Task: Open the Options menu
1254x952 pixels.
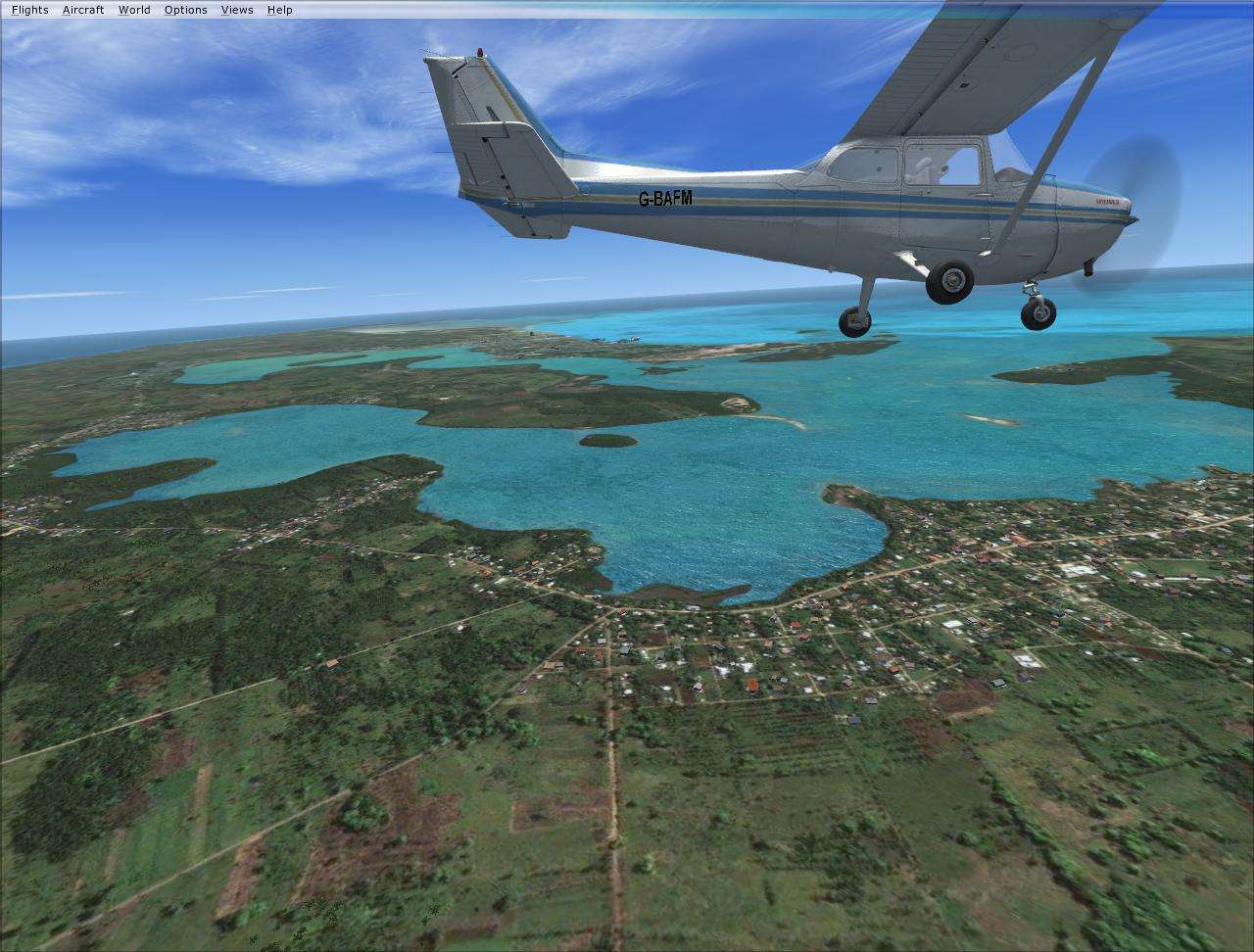Action: (x=184, y=10)
